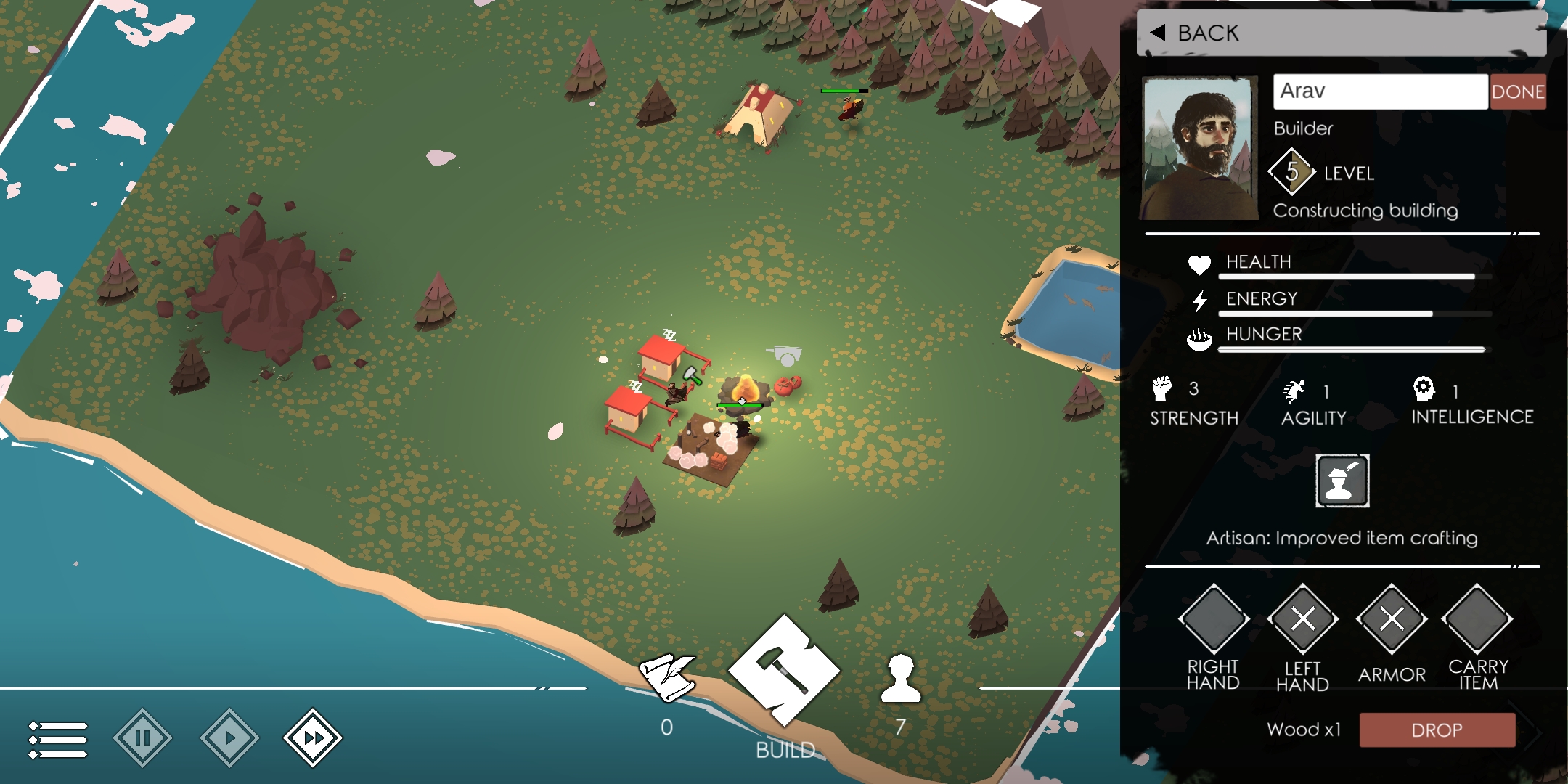Pause the game
The width and height of the screenshot is (1568, 784).
pyautogui.click(x=143, y=738)
